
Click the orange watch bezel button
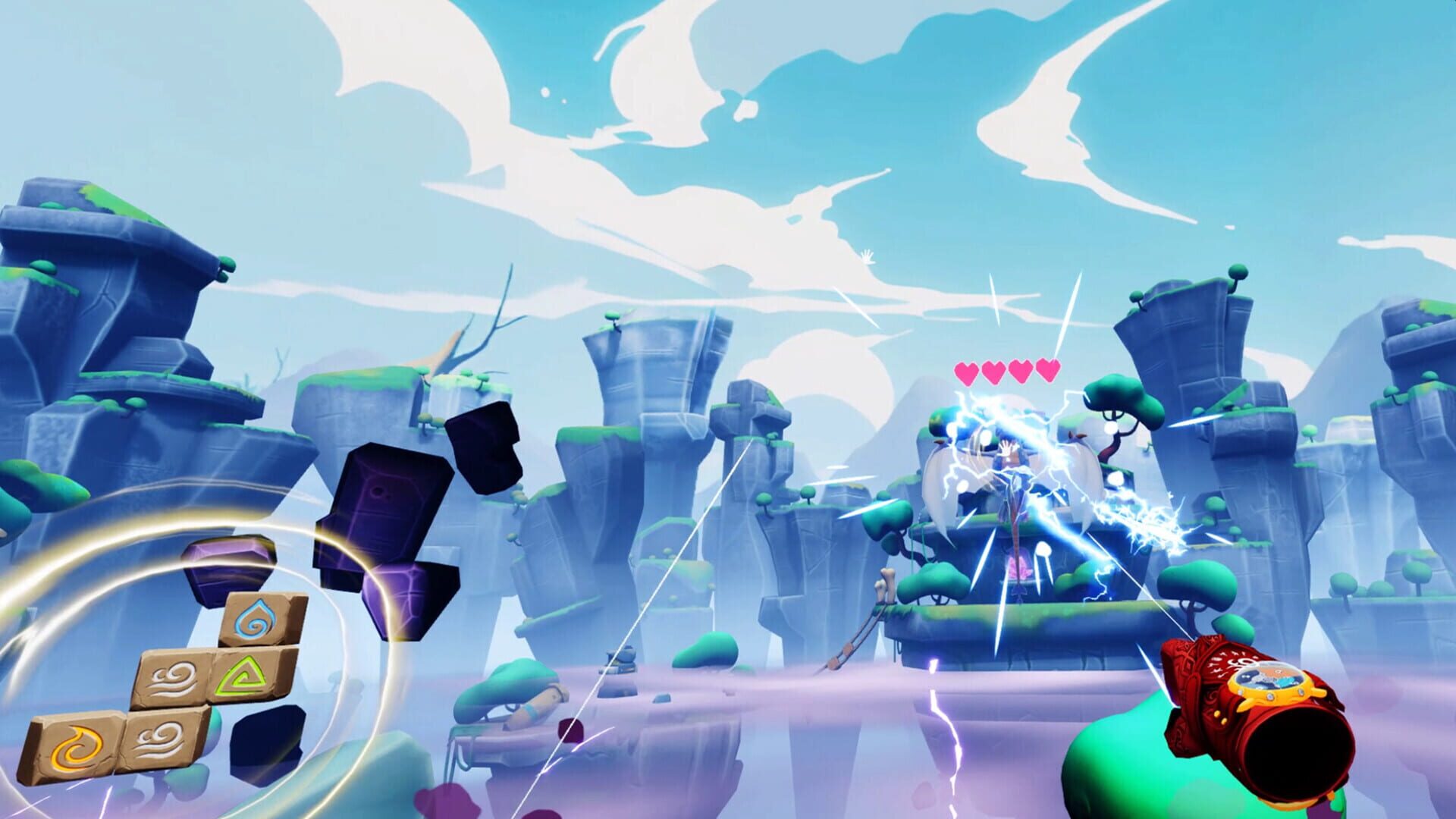[1271, 698]
